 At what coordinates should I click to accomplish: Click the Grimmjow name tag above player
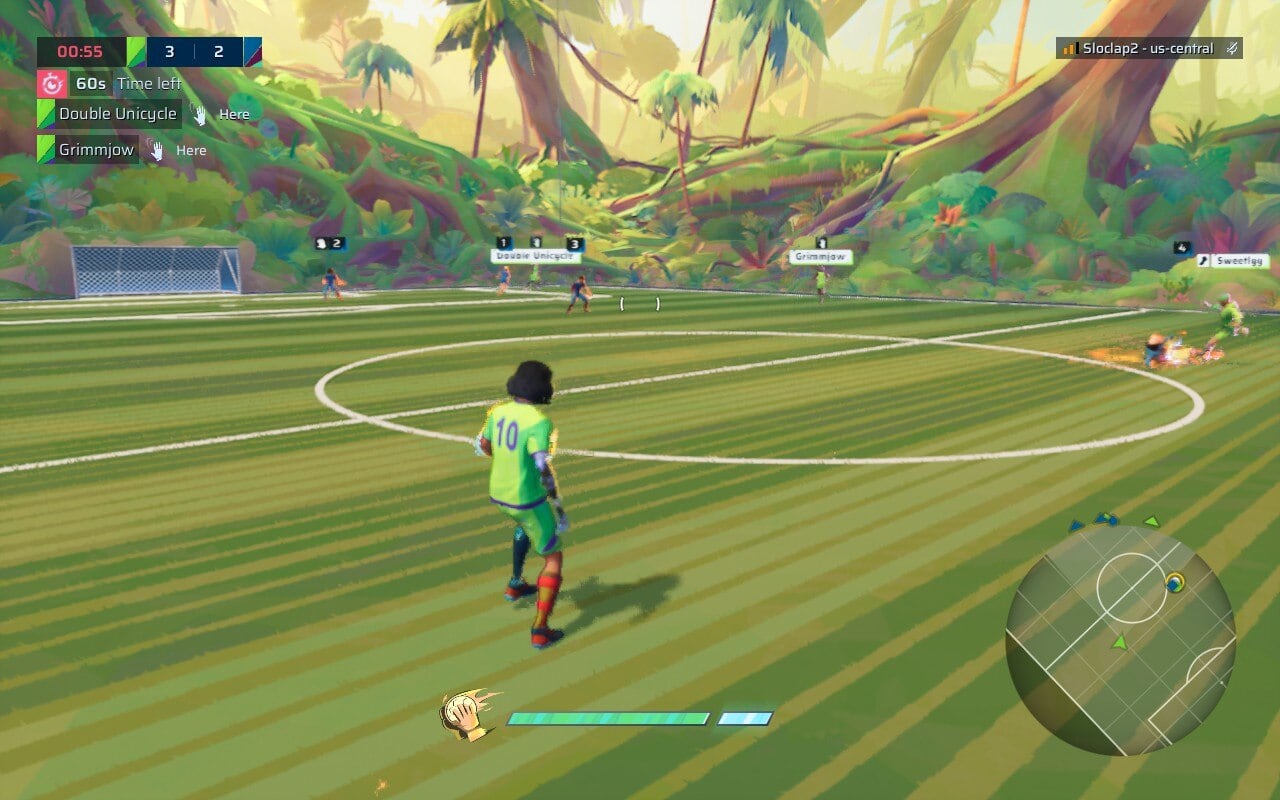[x=820, y=257]
